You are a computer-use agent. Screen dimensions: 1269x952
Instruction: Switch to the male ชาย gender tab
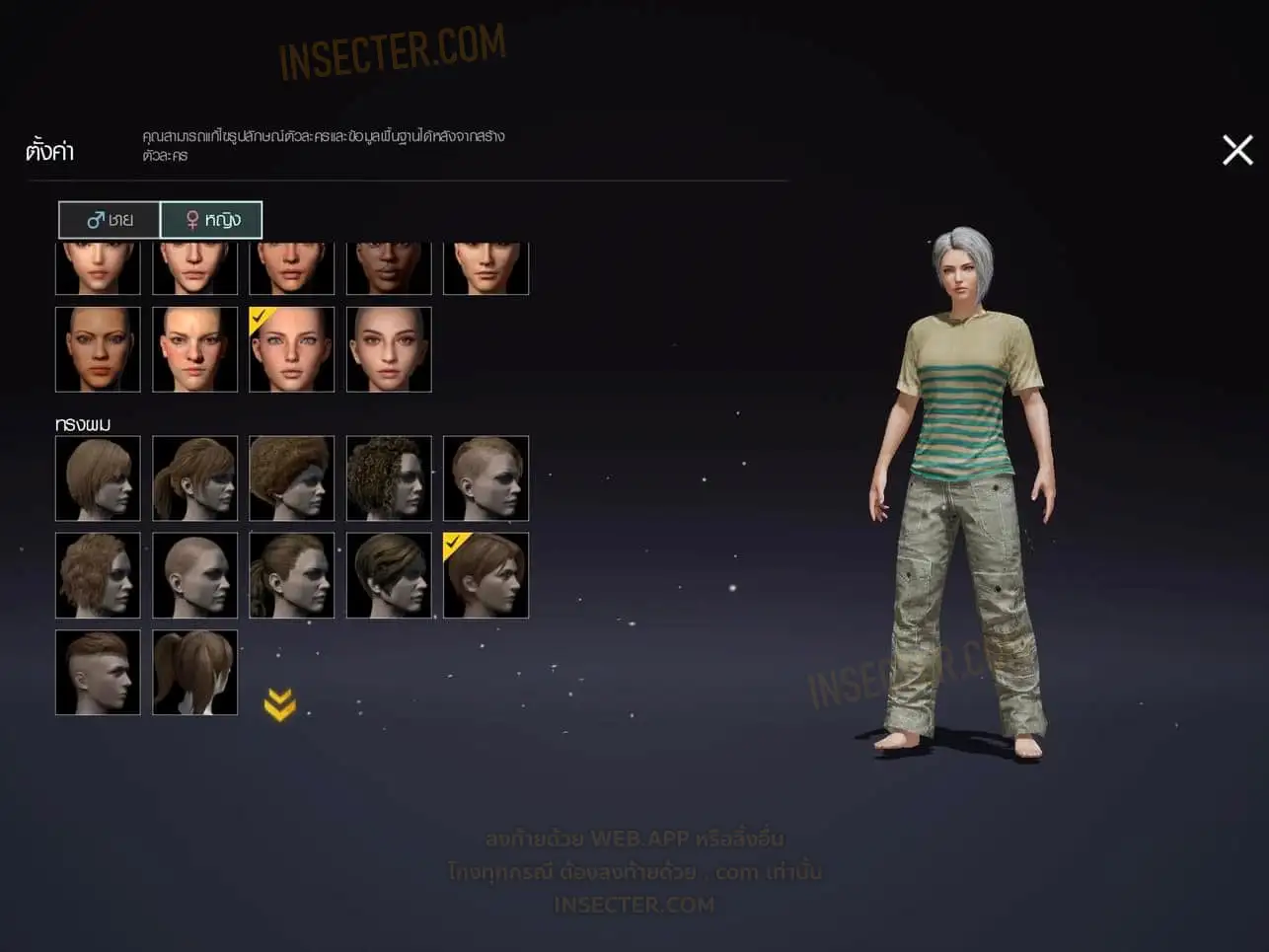point(110,220)
